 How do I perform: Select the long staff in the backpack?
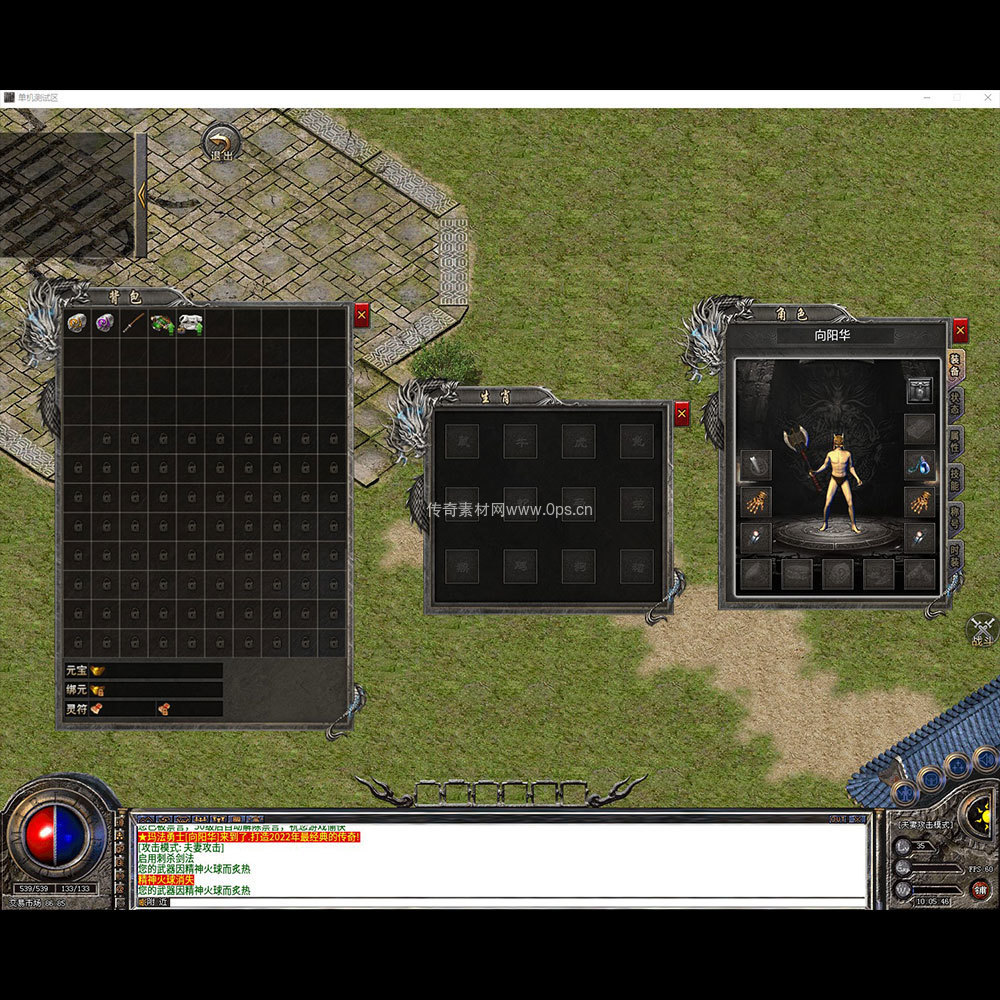[x=133, y=323]
